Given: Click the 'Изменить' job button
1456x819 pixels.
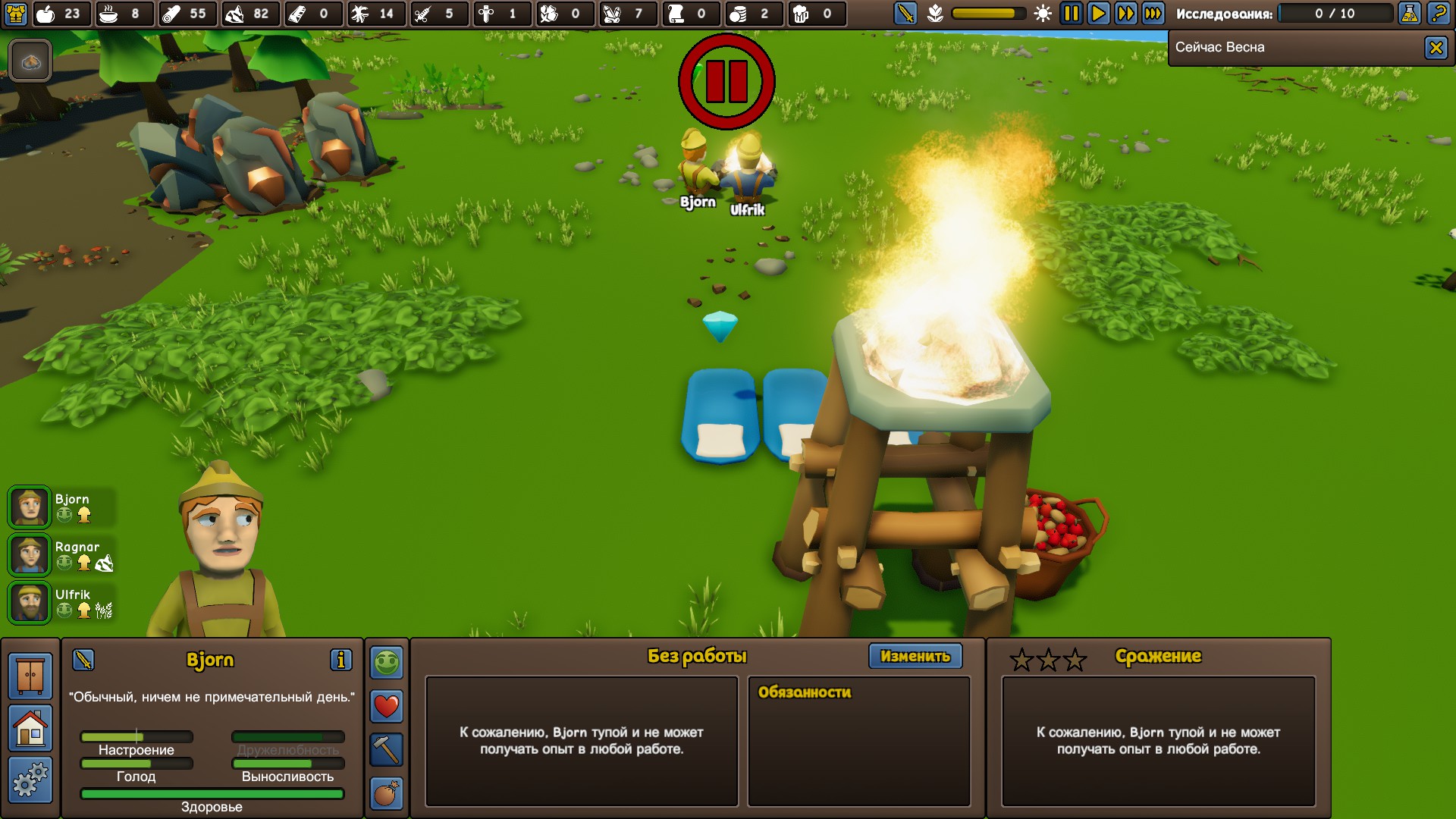Looking at the screenshot, I should coord(915,656).
